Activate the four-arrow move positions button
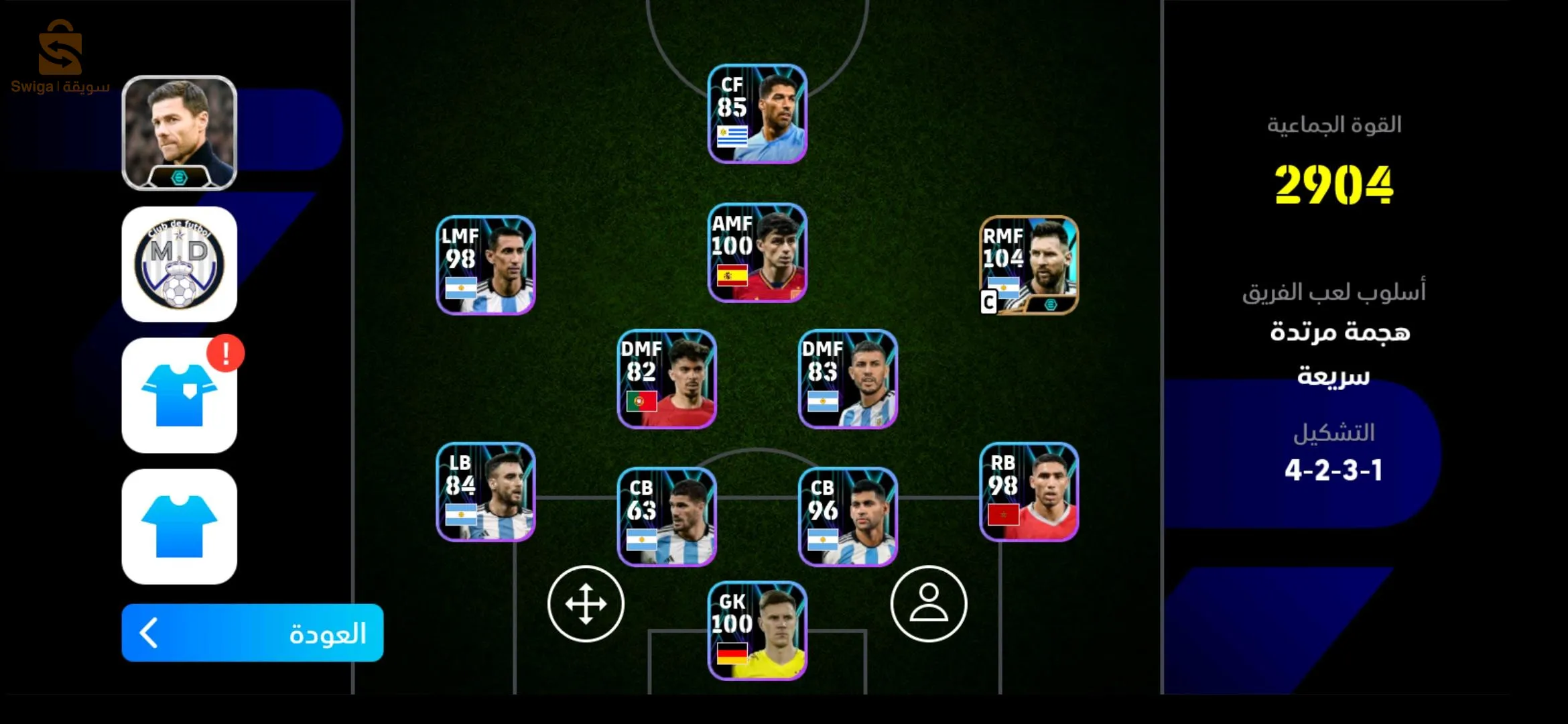Image resolution: width=1568 pixels, height=724 pixels. click(586, 604)
